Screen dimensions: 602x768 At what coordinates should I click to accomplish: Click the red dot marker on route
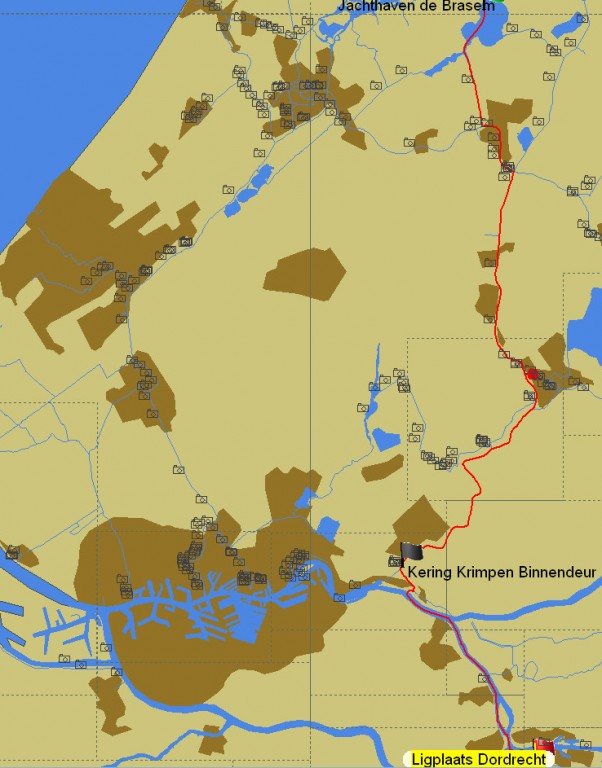[x=533, y=373]
